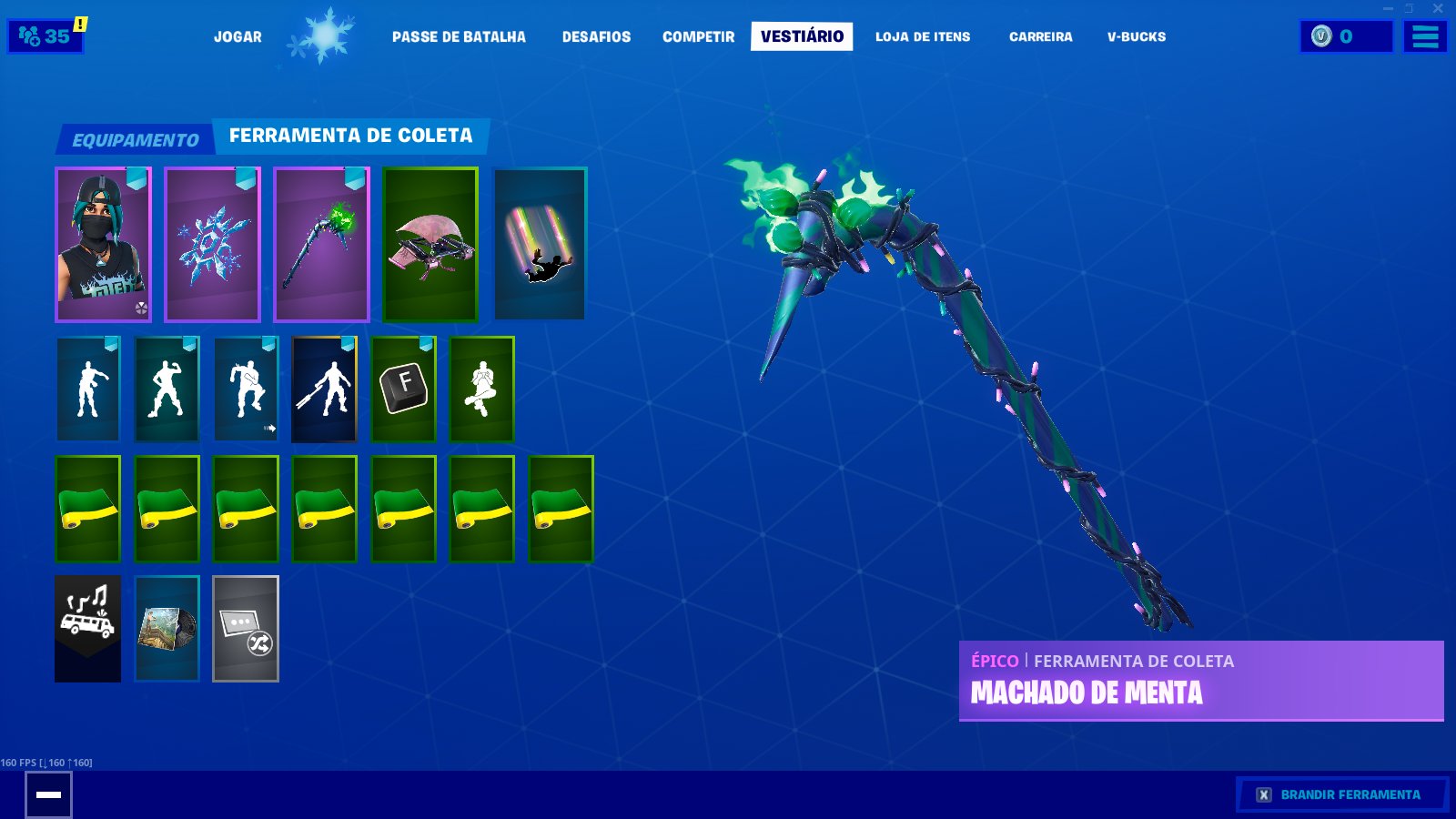
Task: Select the lobby music slot
Action: click(87, 628)
